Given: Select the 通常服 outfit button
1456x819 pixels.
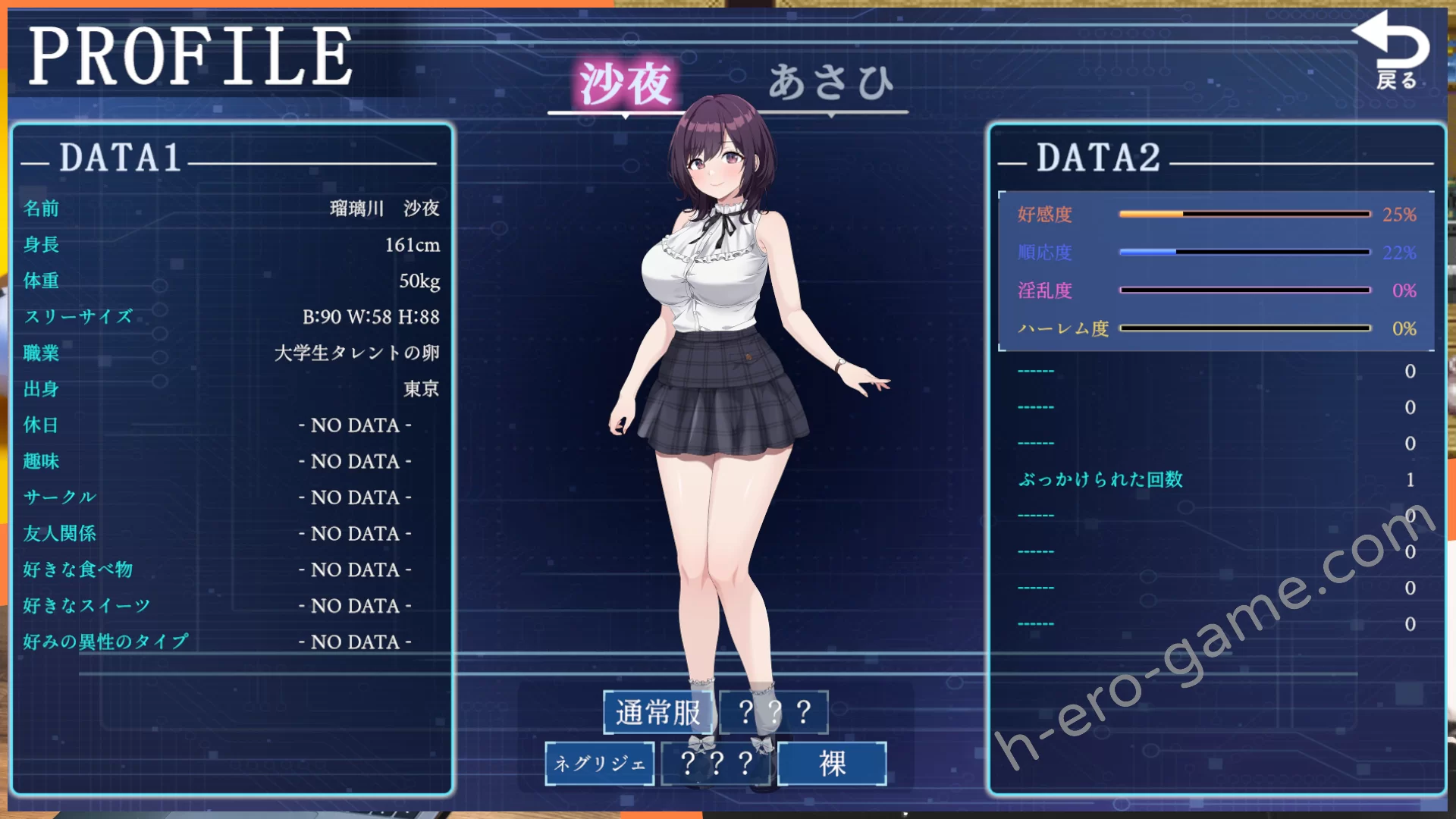Looking at the screenshot, I should click(657, 712).
